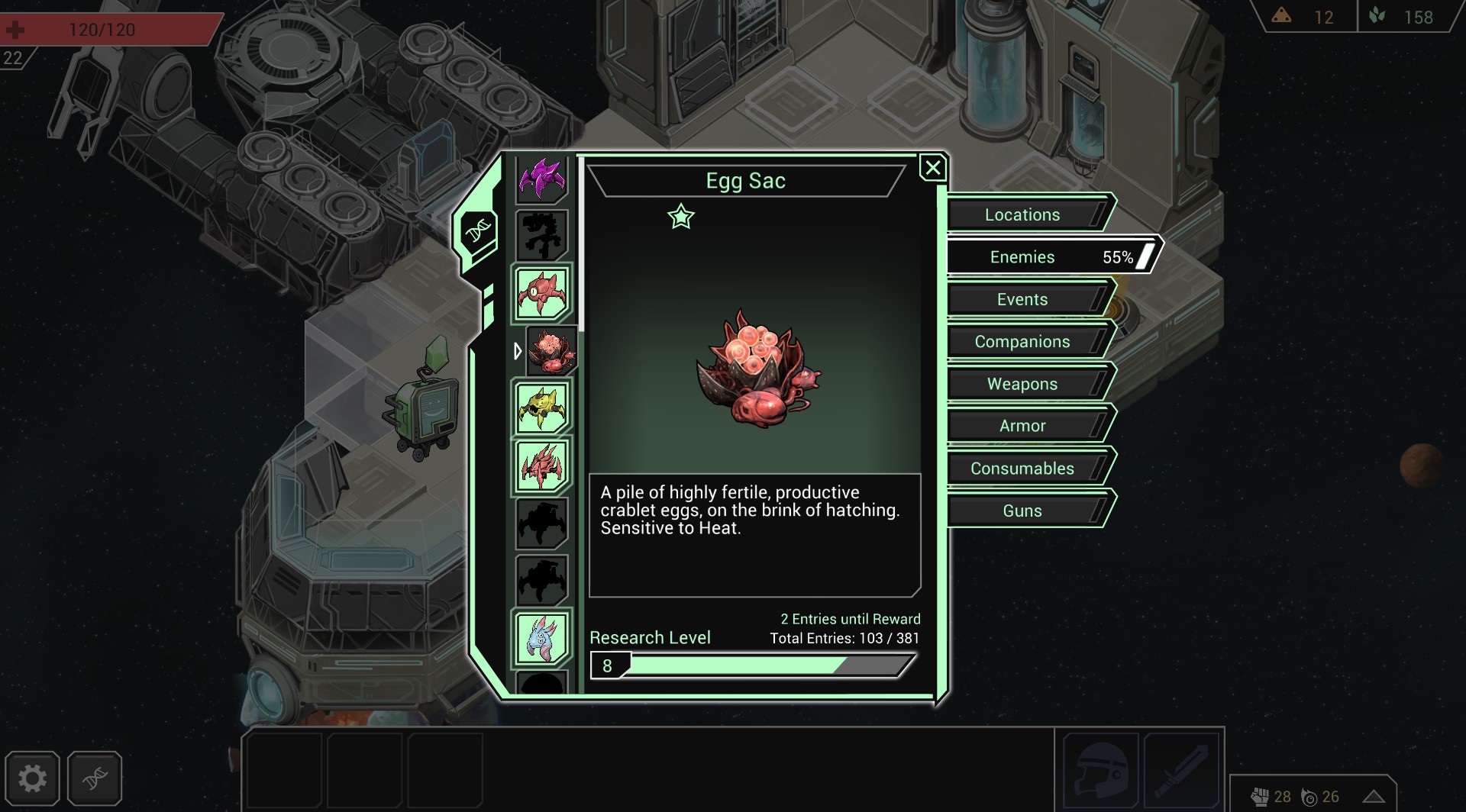Open the Events category
The height and width of the screenshot is (812, 1466).
1022,299
